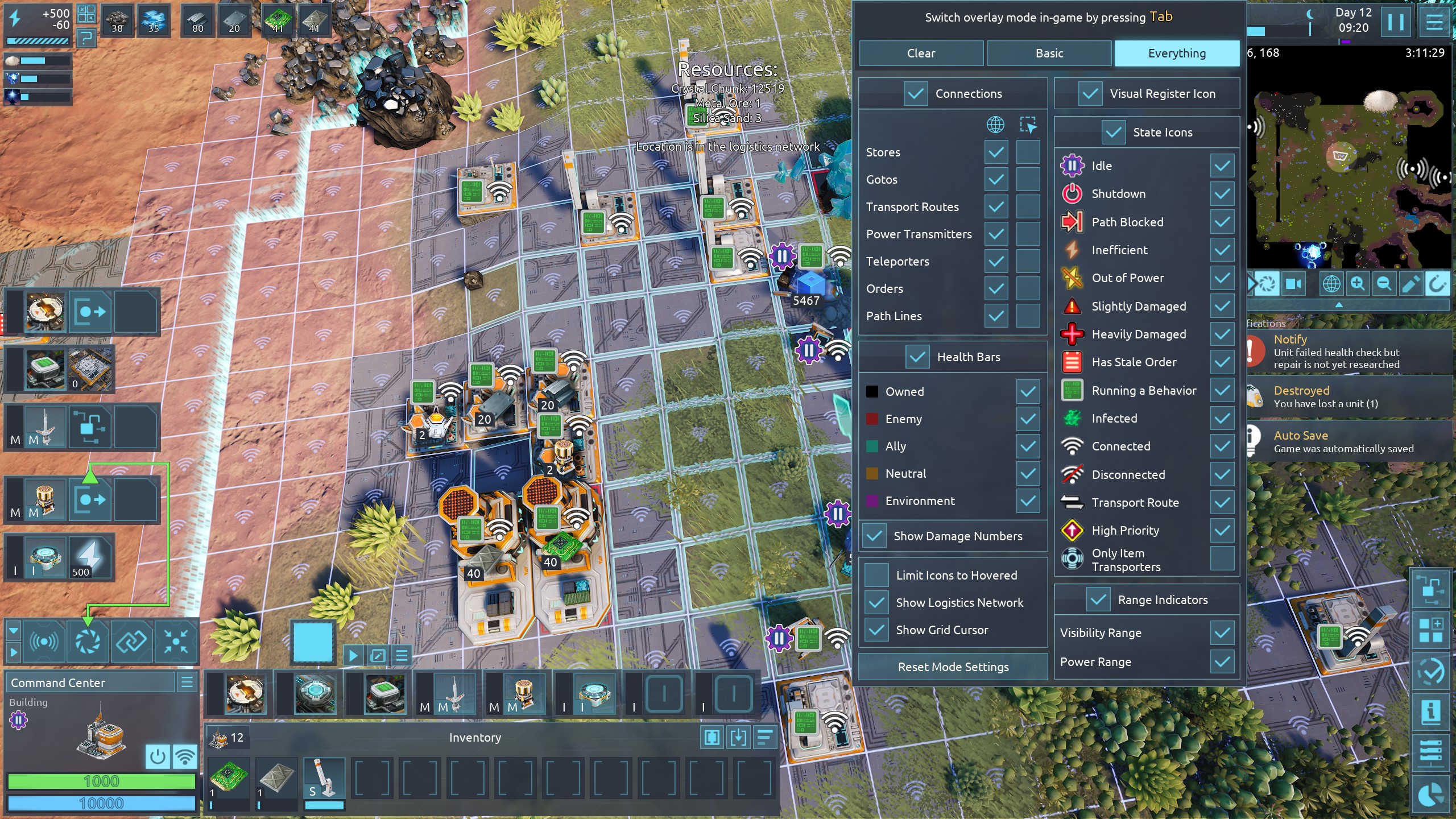Screen dimensions: 1456x819
Task: Turn off Show Logistics Network
Action: (876, 602)
